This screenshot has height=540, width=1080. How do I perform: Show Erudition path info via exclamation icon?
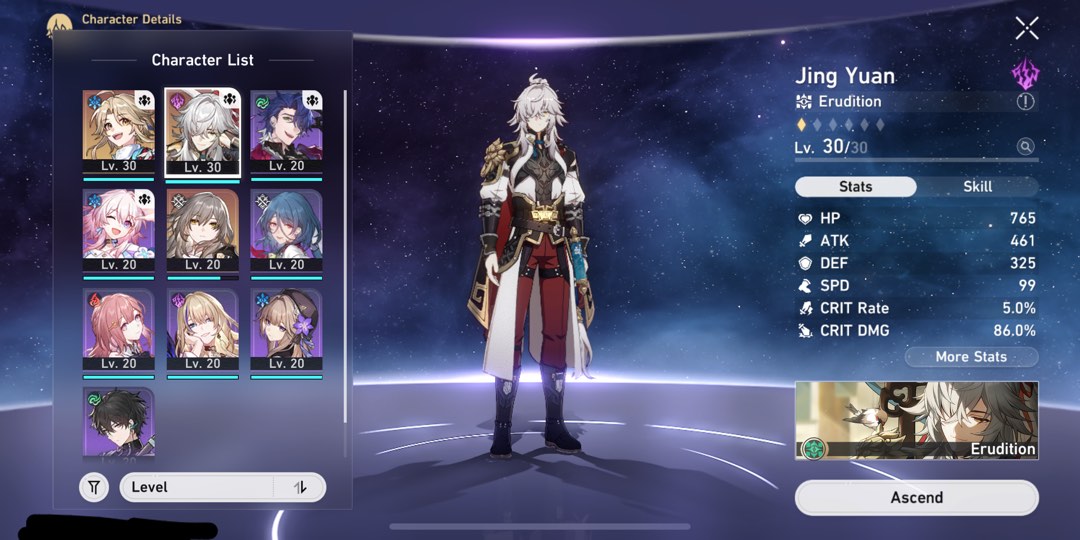pos(1025,101)
